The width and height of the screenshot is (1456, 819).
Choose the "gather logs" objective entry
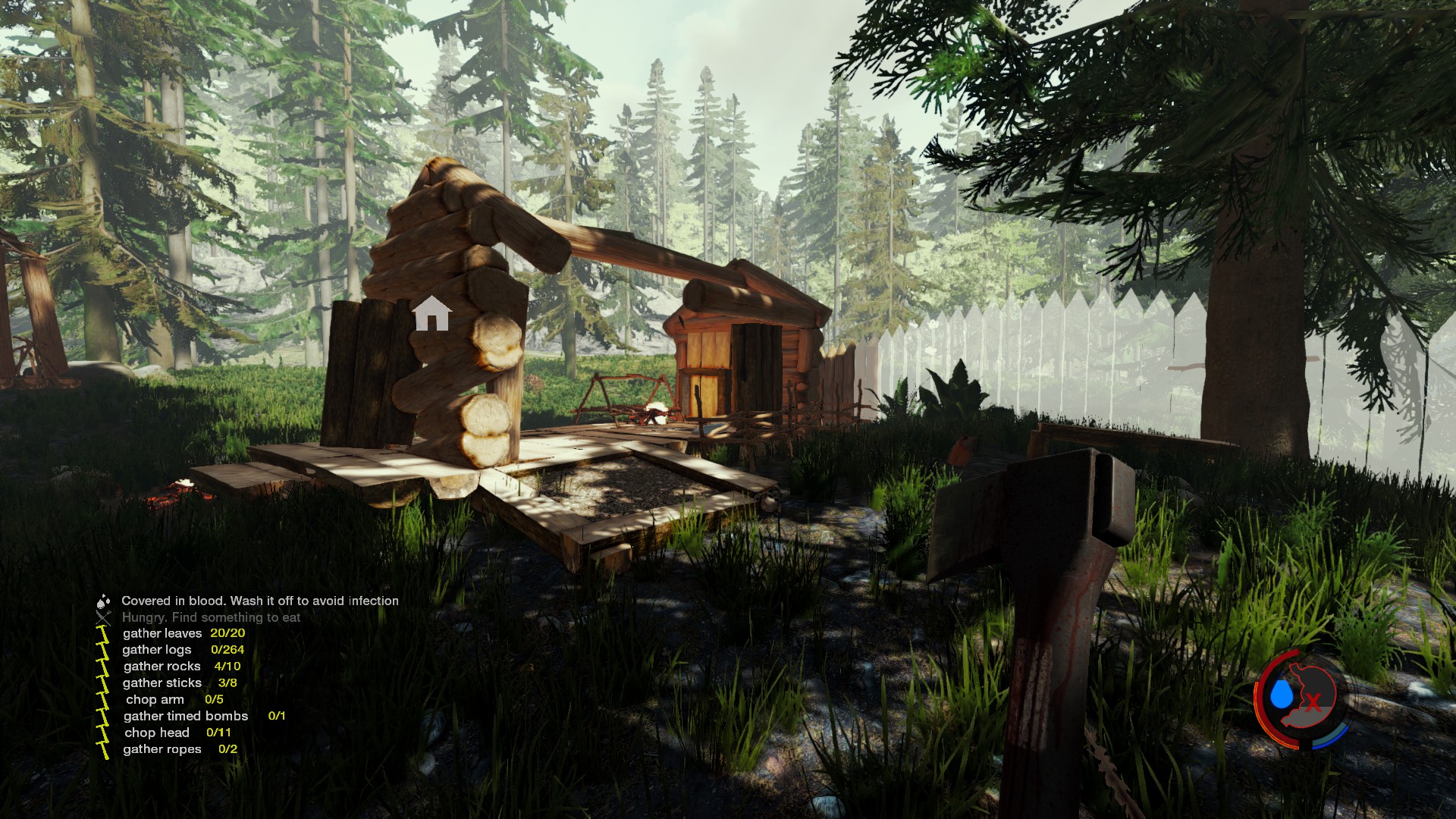coord(157,650)
